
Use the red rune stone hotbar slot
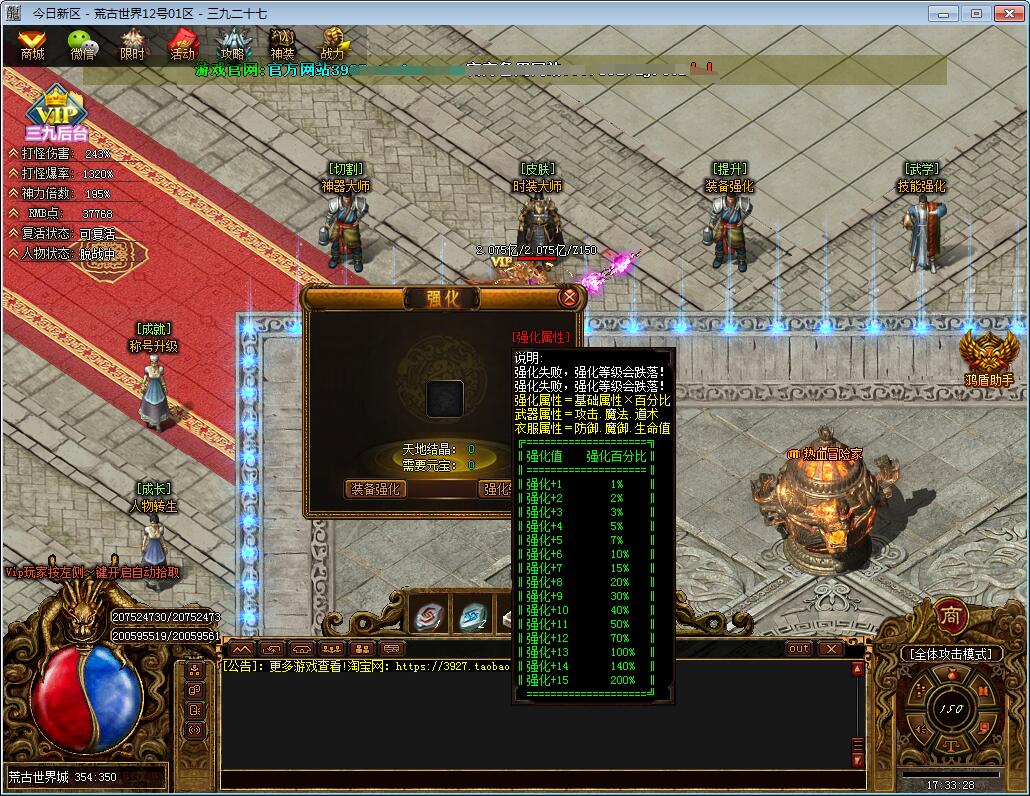pos(430,616)
